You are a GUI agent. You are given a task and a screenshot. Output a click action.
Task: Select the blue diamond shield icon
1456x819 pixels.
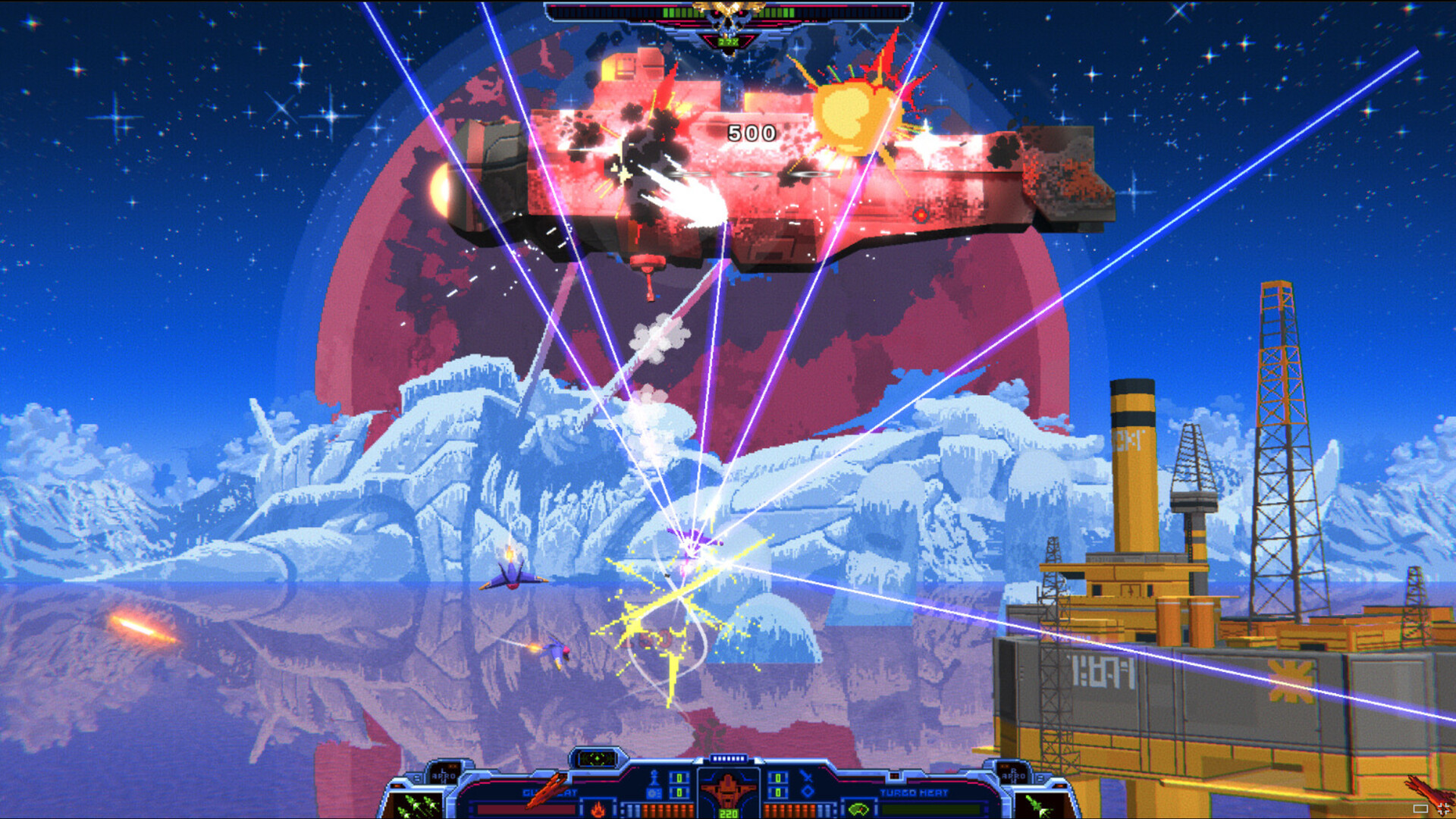click(808, 792)
